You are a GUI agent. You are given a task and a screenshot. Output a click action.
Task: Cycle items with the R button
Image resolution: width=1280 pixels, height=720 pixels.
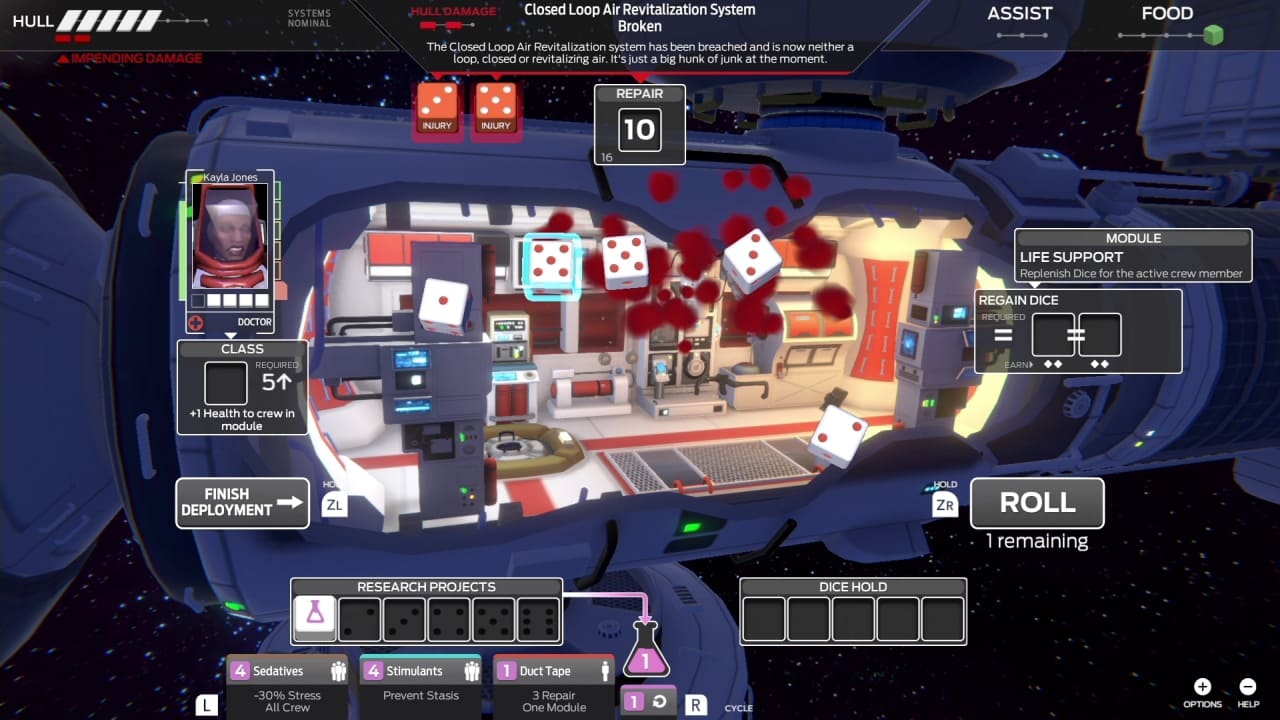(695, 704)
